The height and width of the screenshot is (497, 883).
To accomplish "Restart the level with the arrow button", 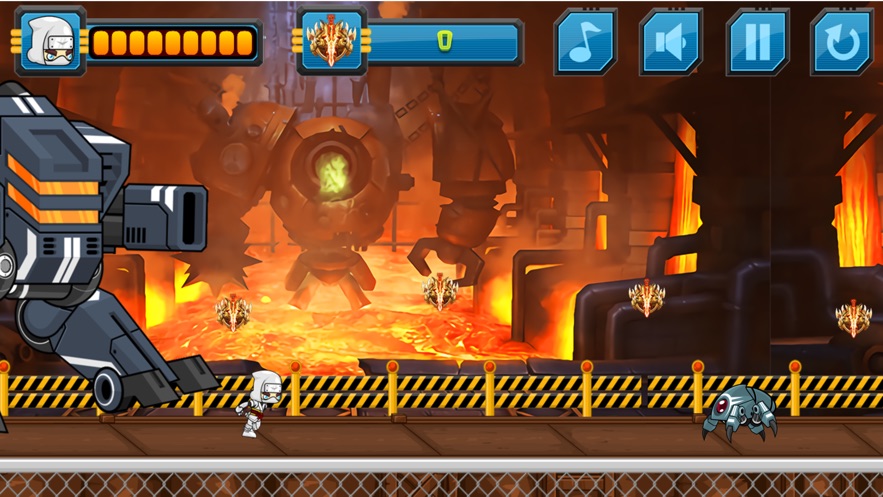I will pos(841,42).
